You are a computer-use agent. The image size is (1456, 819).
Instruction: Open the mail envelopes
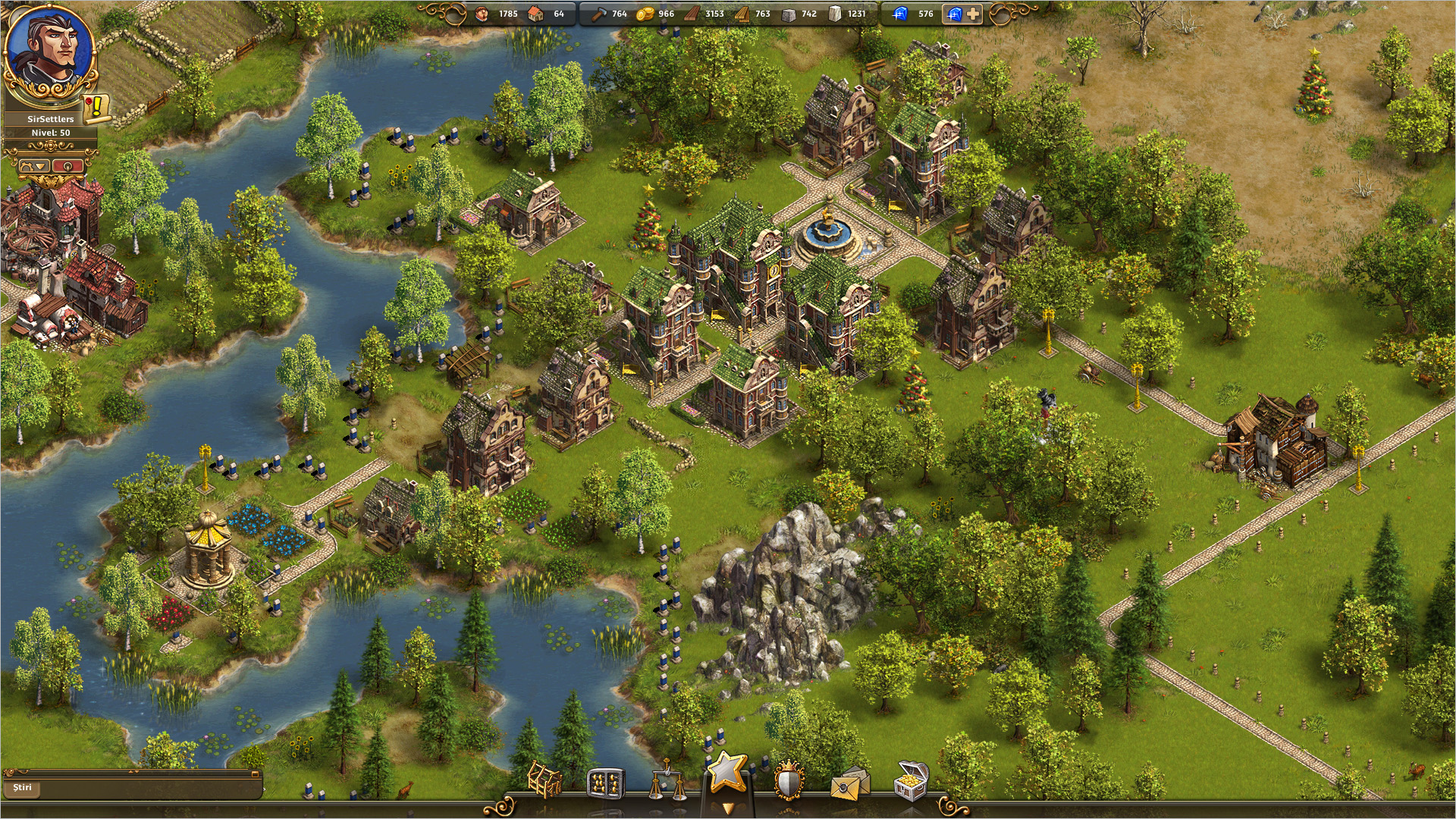[849, 784]
